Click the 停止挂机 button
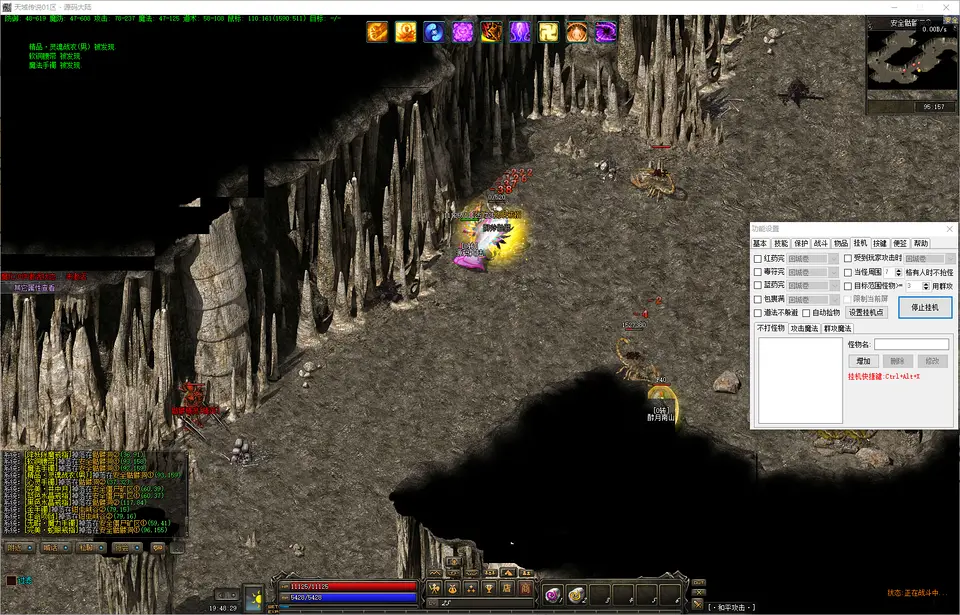Screen dimensions: 960x615 click(925, 307)
